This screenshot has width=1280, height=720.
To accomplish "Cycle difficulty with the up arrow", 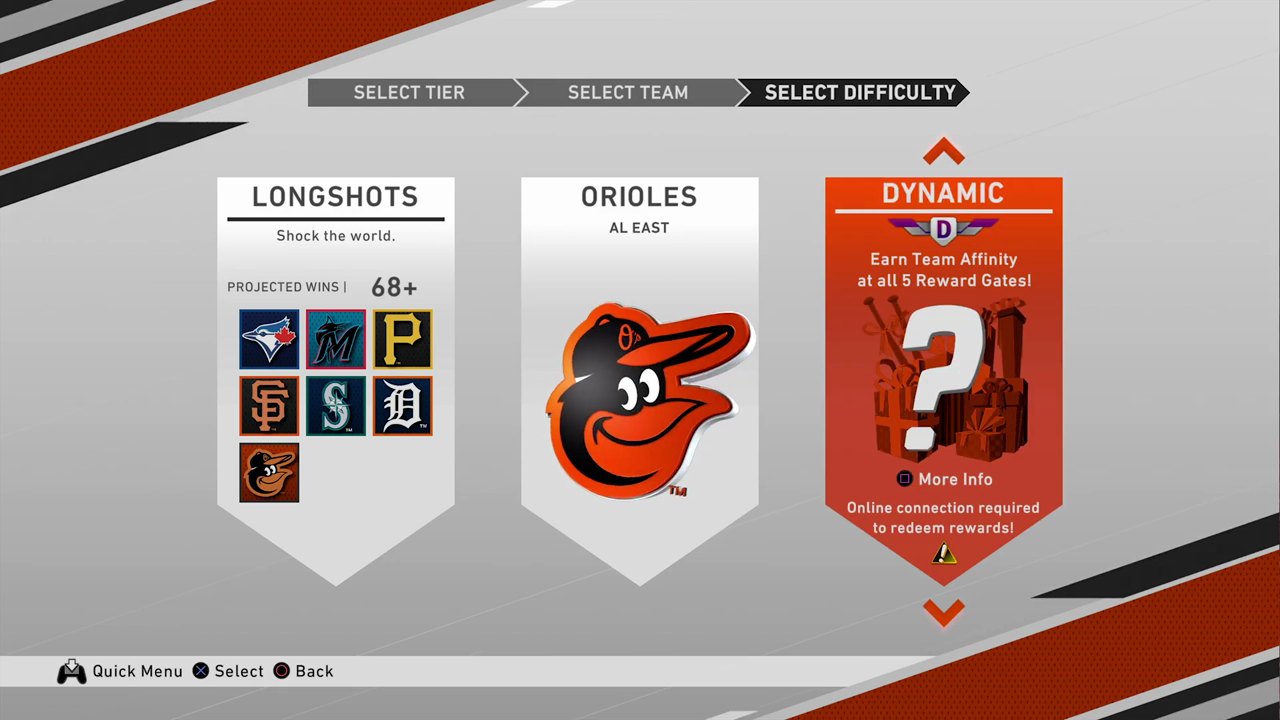I will (943, 152).
